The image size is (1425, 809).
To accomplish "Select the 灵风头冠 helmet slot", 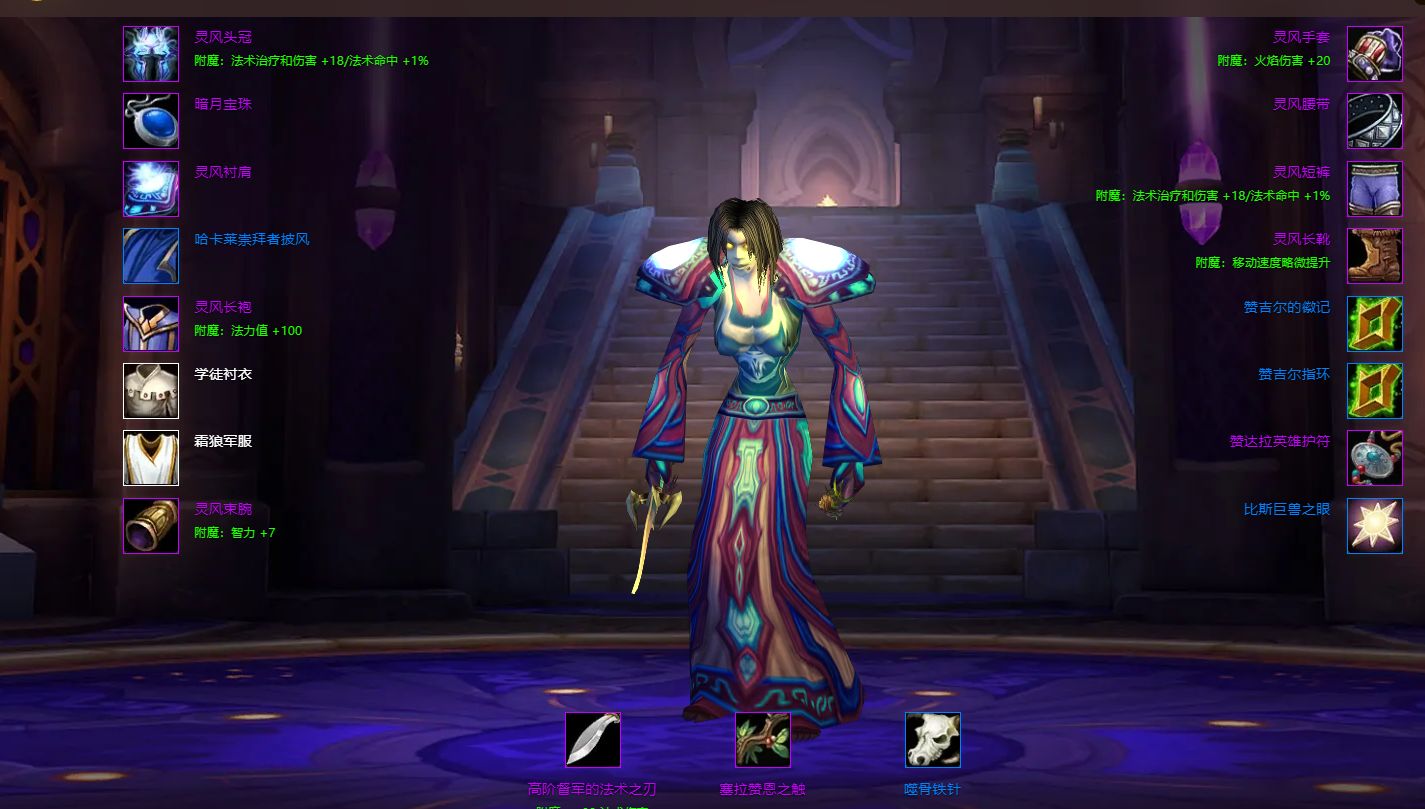I will [151, 54].
